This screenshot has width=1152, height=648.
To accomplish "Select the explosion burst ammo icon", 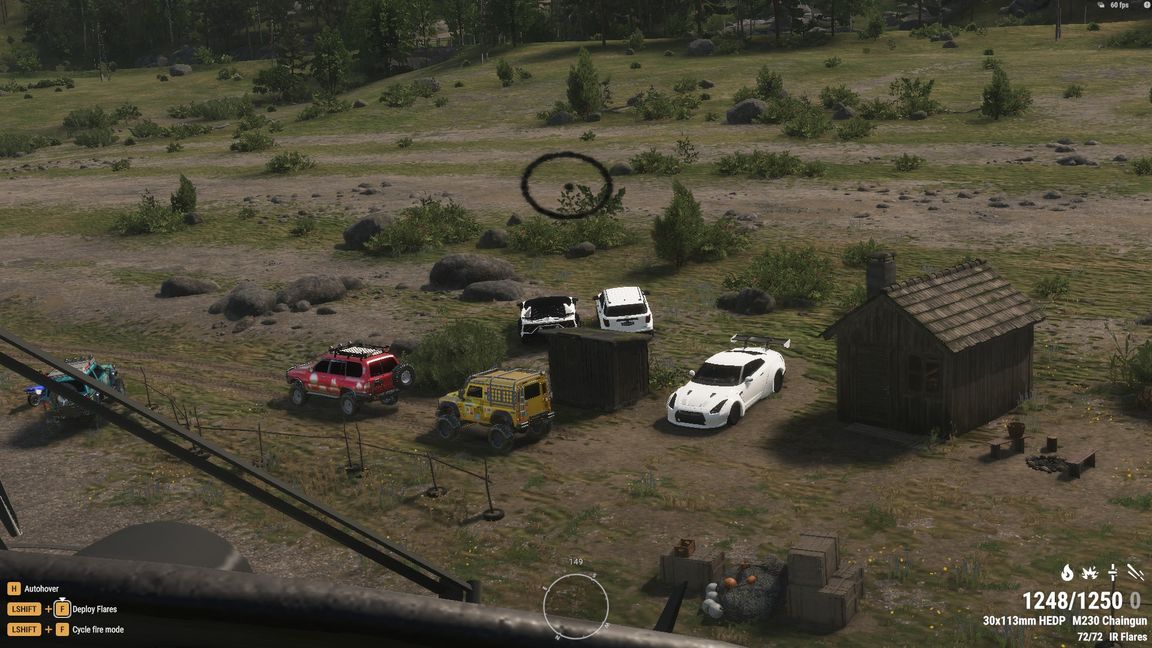I will [x=1090, y=573].
